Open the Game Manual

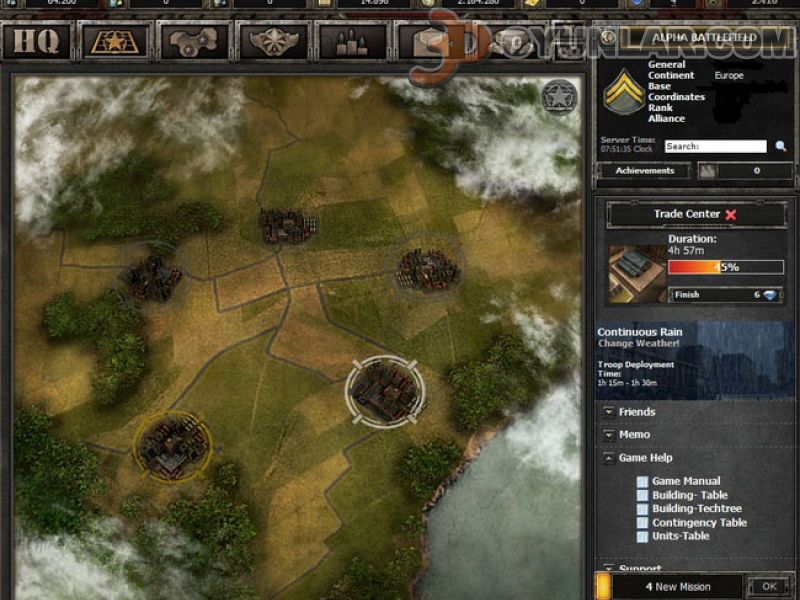click(685, 481)
